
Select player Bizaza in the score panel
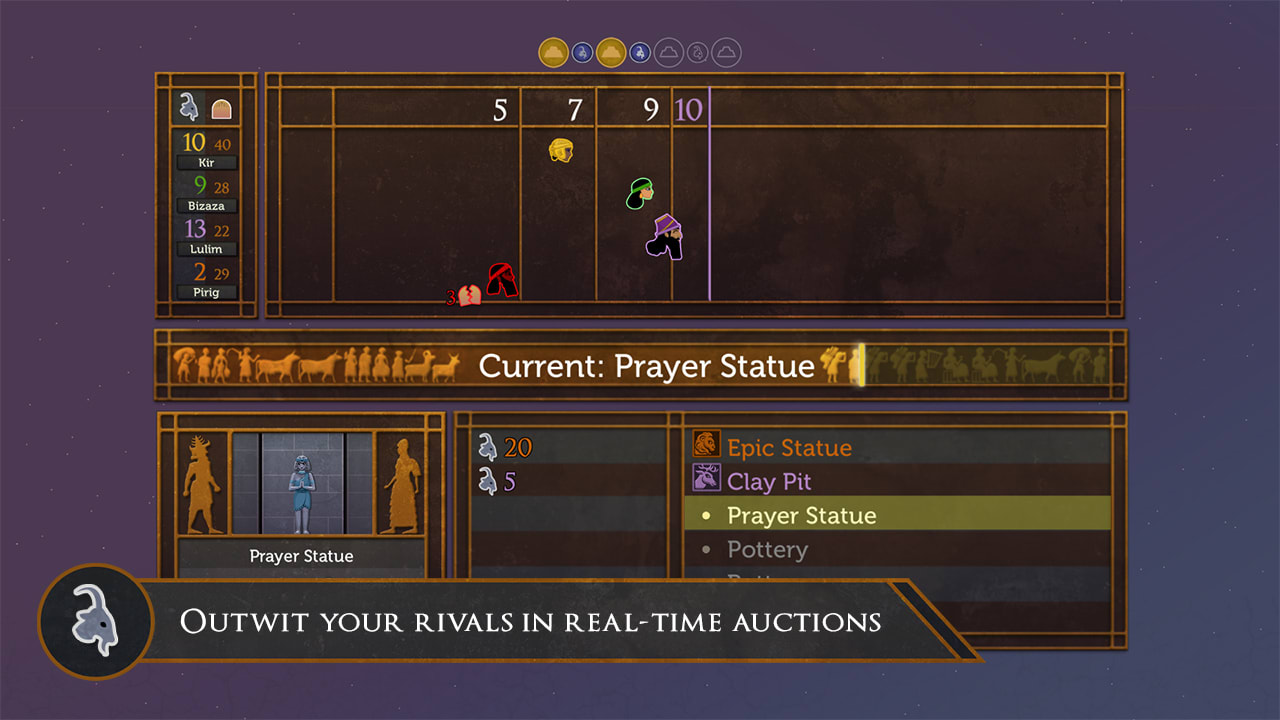point(207,205)
